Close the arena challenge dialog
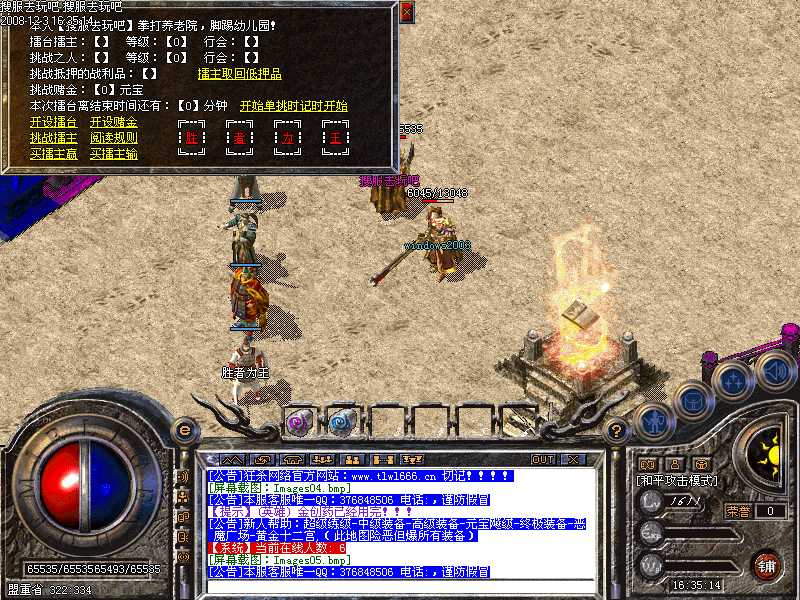Image resolution: width=800 pixels, height=600 pixels. pyautogui.click(x=406, y=12)
